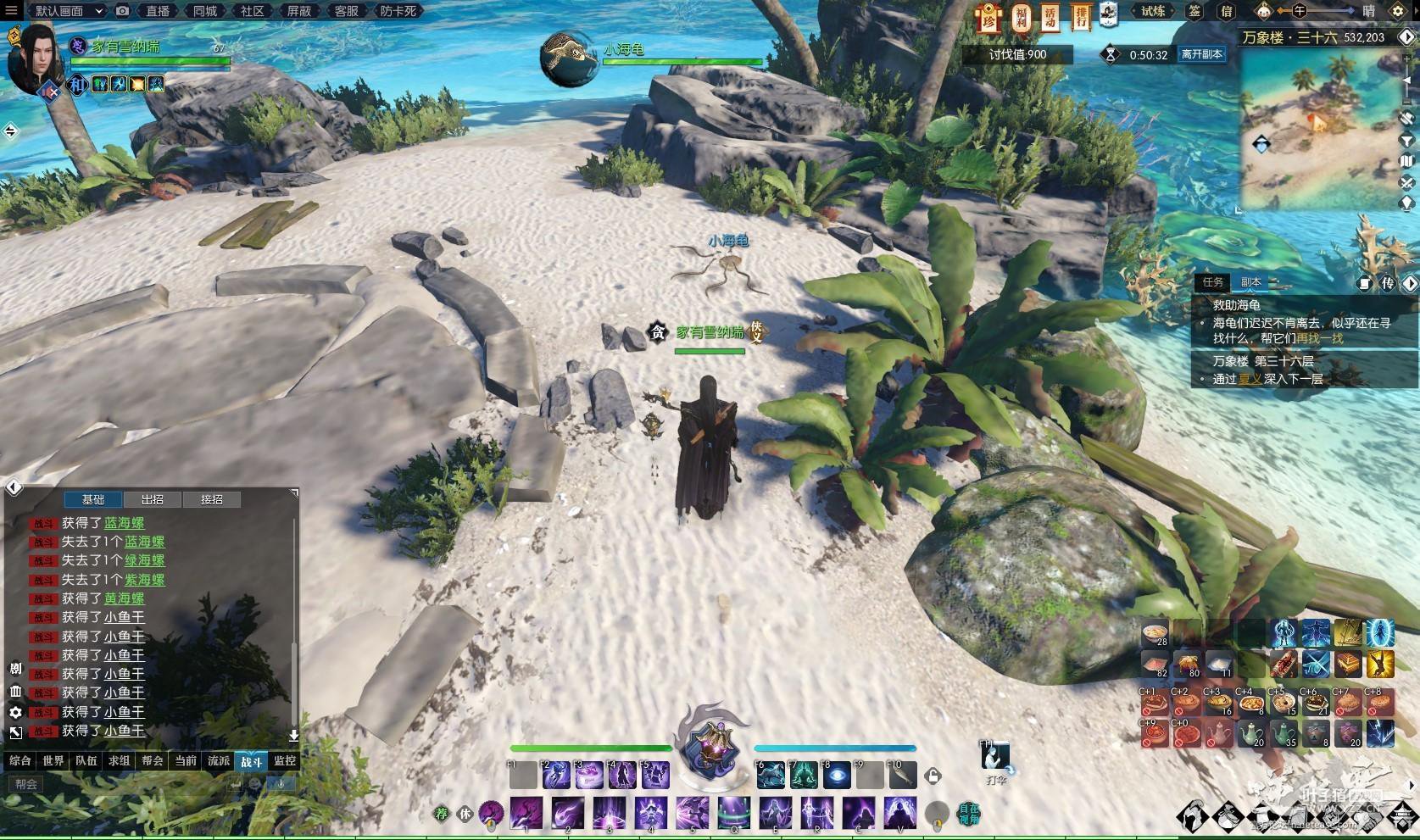This screenshot has width=1420, height=840.
Task: Click the 小海龟 turtle target portrait
Action: tap(569, 58)
